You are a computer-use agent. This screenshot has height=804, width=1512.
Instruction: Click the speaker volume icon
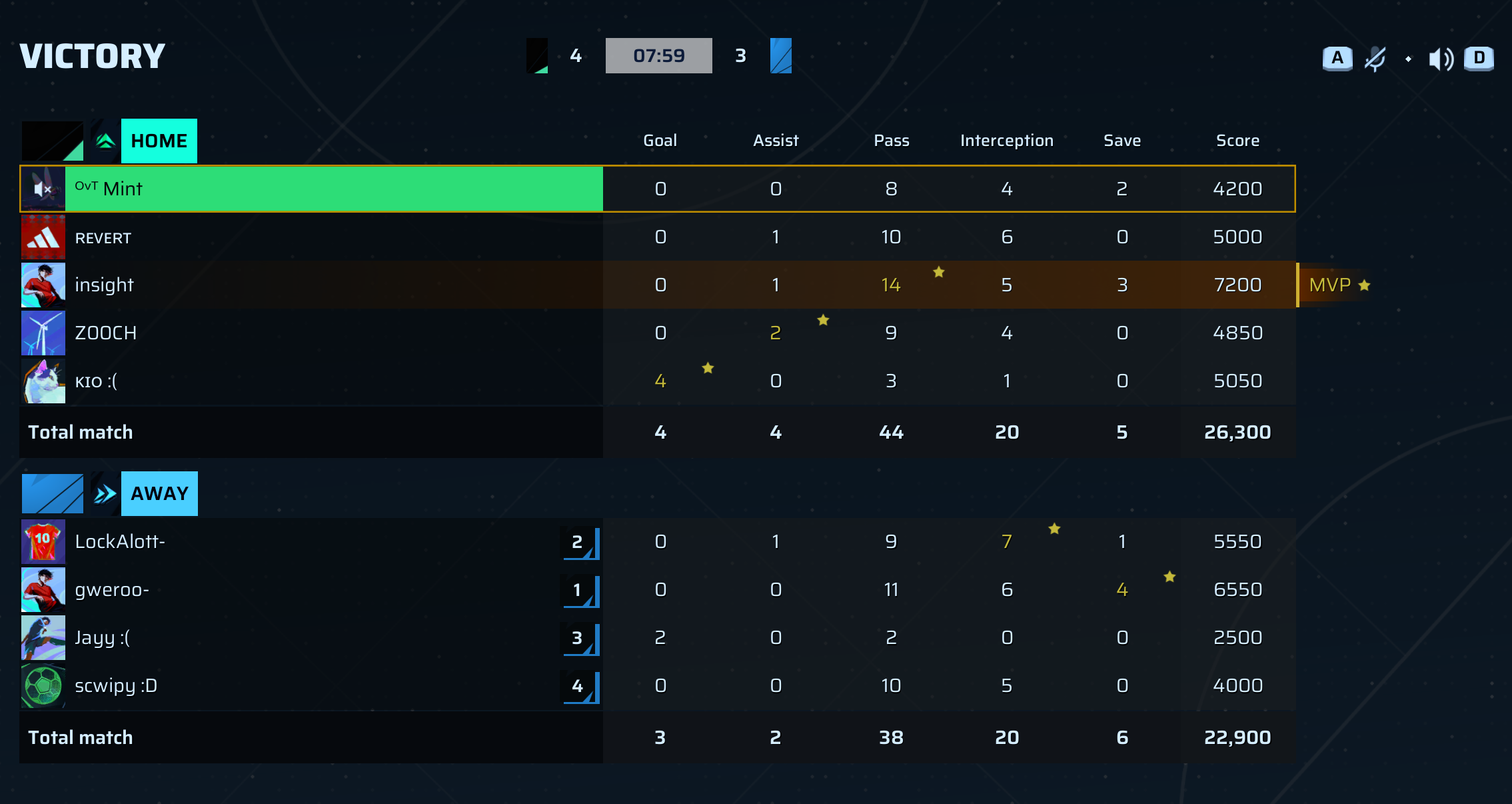coord(1441,59)
